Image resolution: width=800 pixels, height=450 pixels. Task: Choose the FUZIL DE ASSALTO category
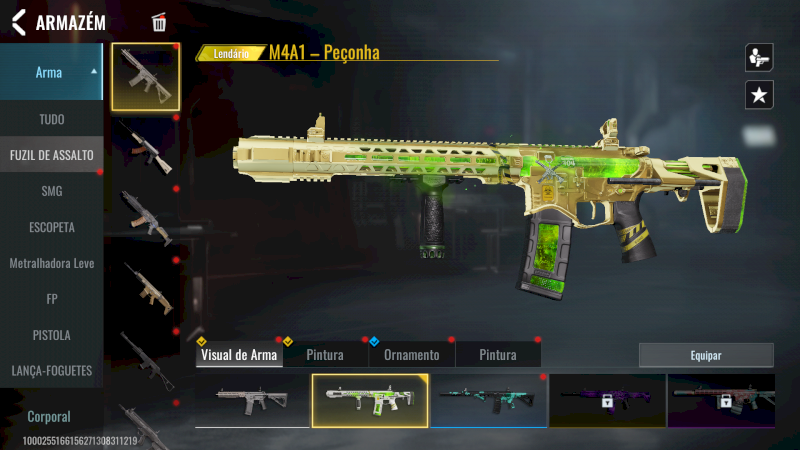(51, 155)
